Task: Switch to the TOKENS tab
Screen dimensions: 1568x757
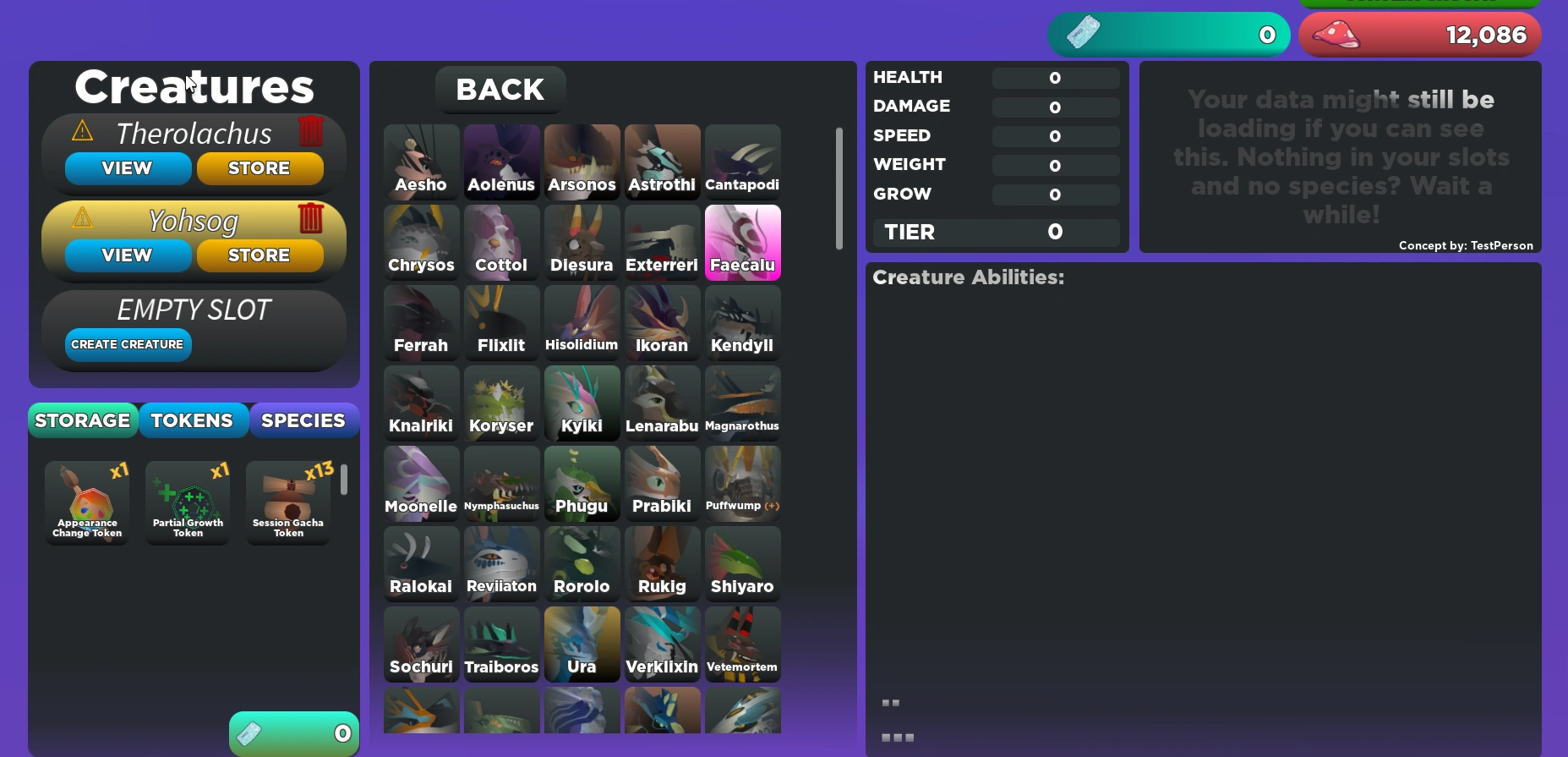Action: [x=193, y=420]
